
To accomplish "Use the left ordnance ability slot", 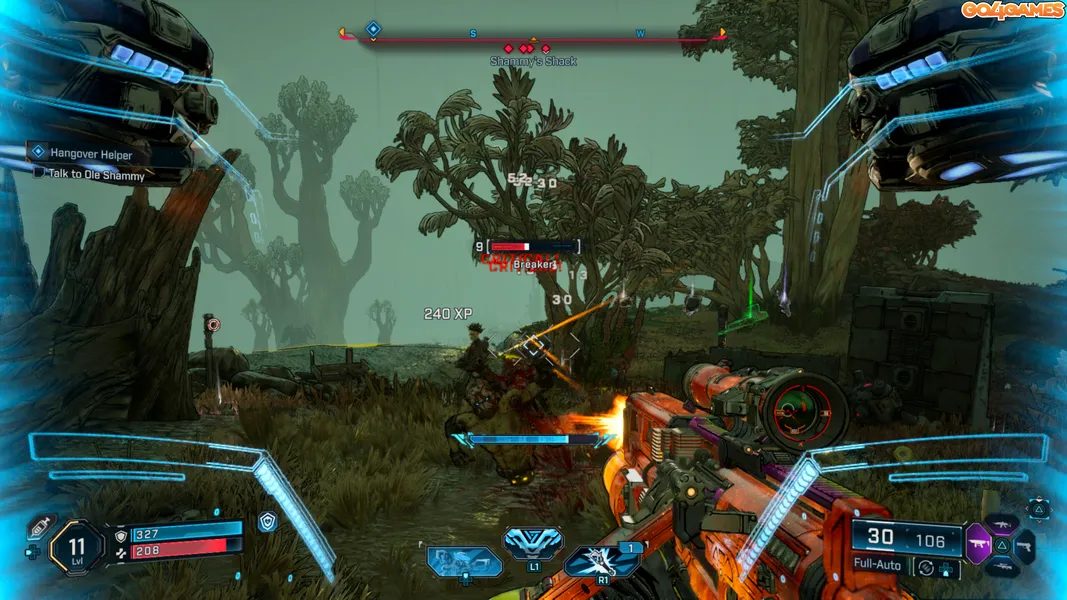I will (x=464, y=560).
